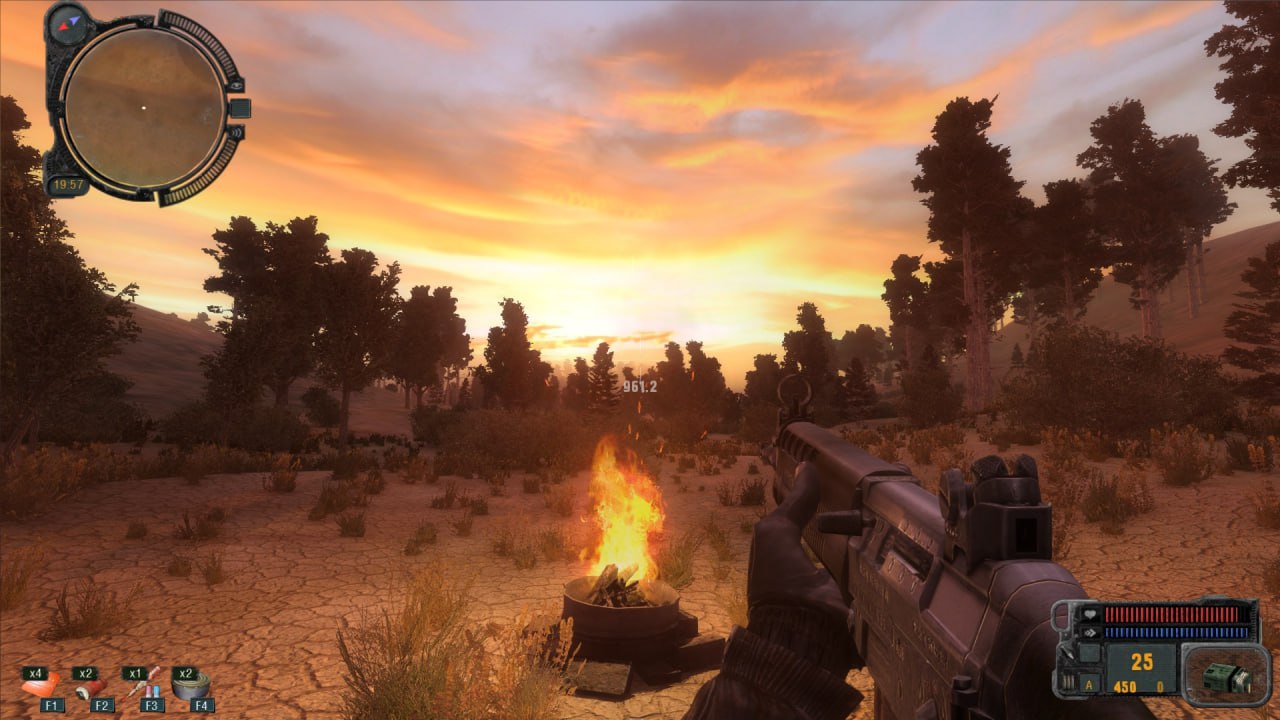
Task: Open the circular minimap
Action: pos(142,105)
